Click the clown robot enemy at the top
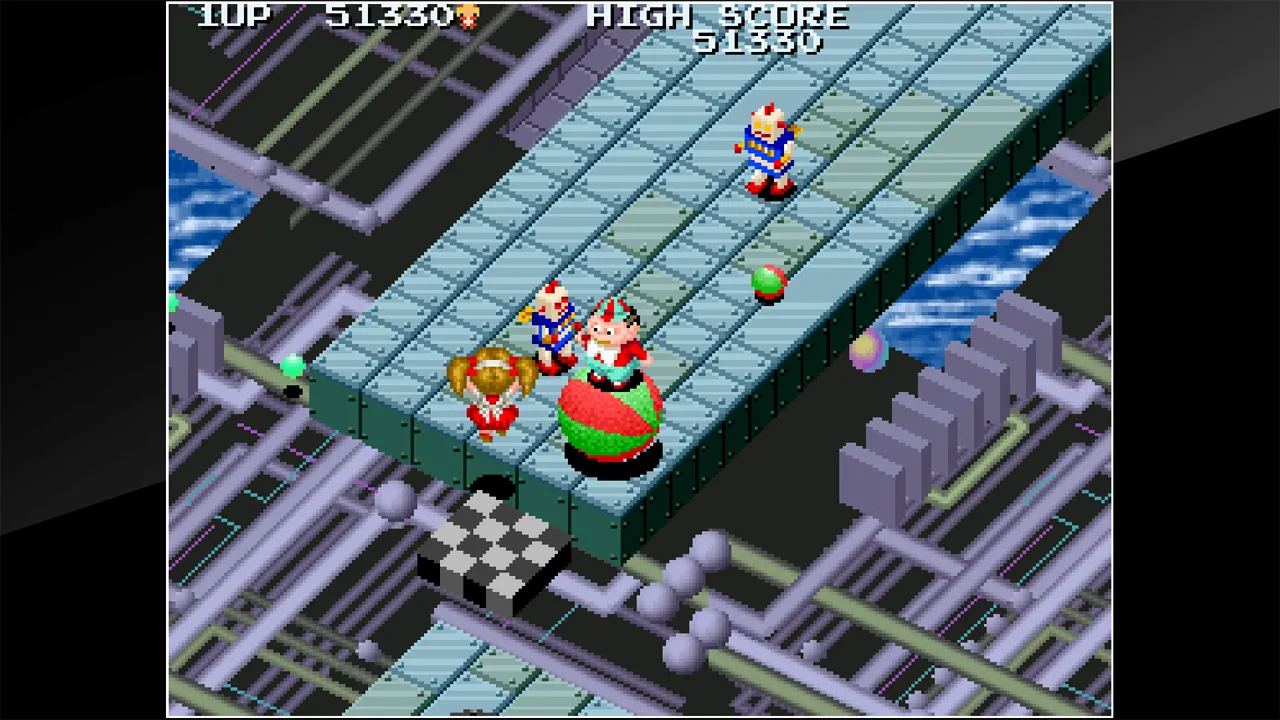 (x=768, y=150)
